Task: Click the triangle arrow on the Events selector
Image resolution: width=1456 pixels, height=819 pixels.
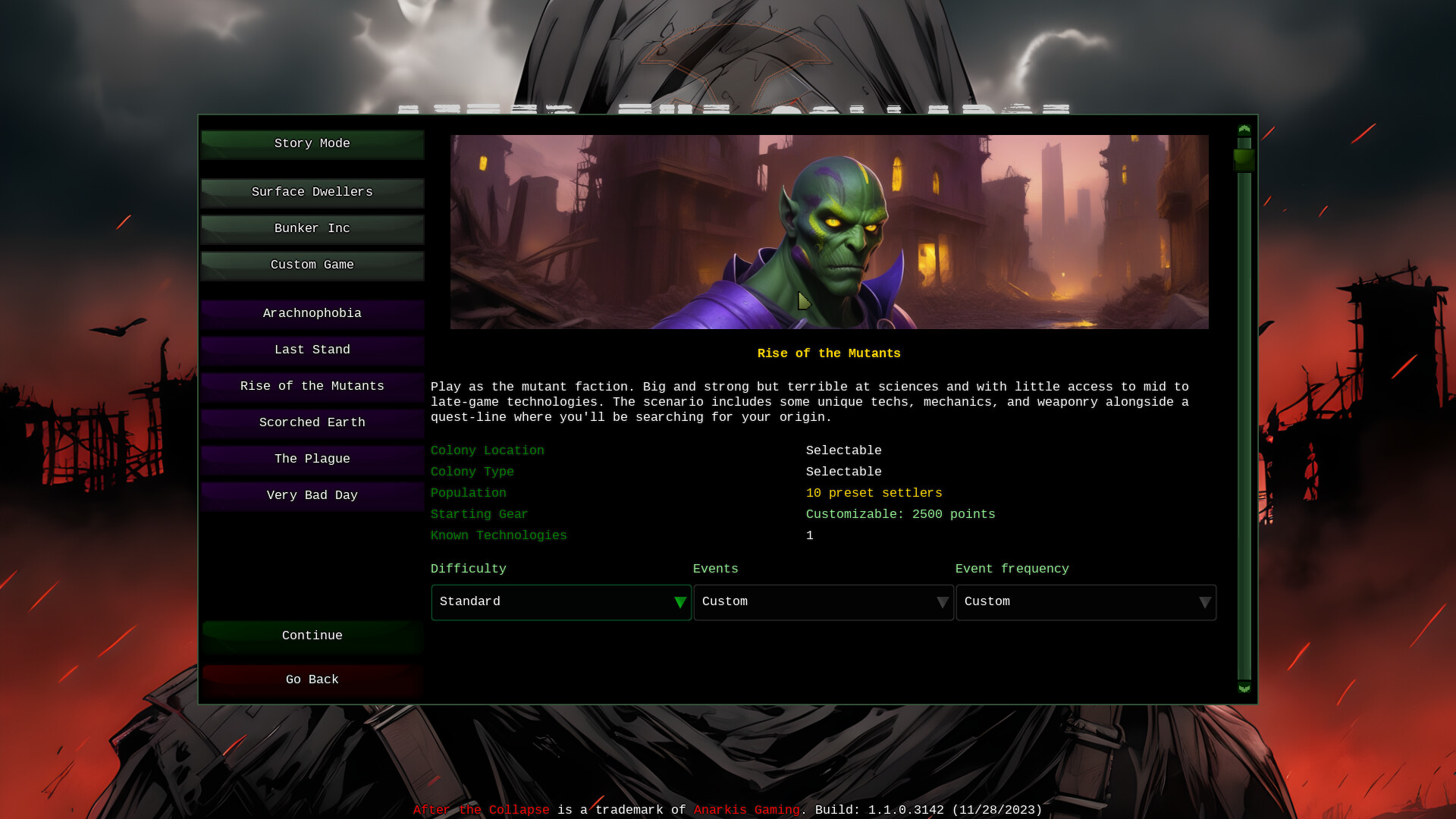Action: pos(943,602)
